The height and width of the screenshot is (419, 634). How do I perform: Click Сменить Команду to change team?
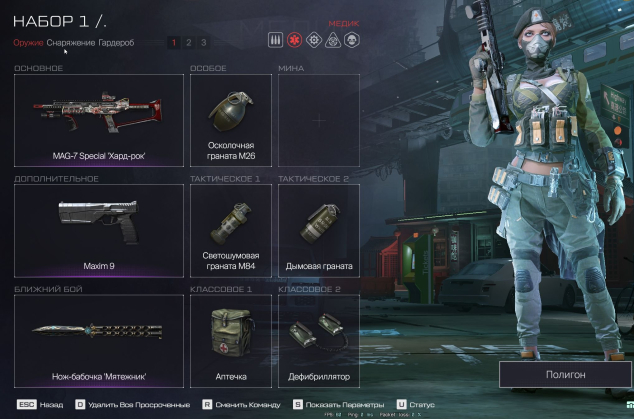(240, 404)
